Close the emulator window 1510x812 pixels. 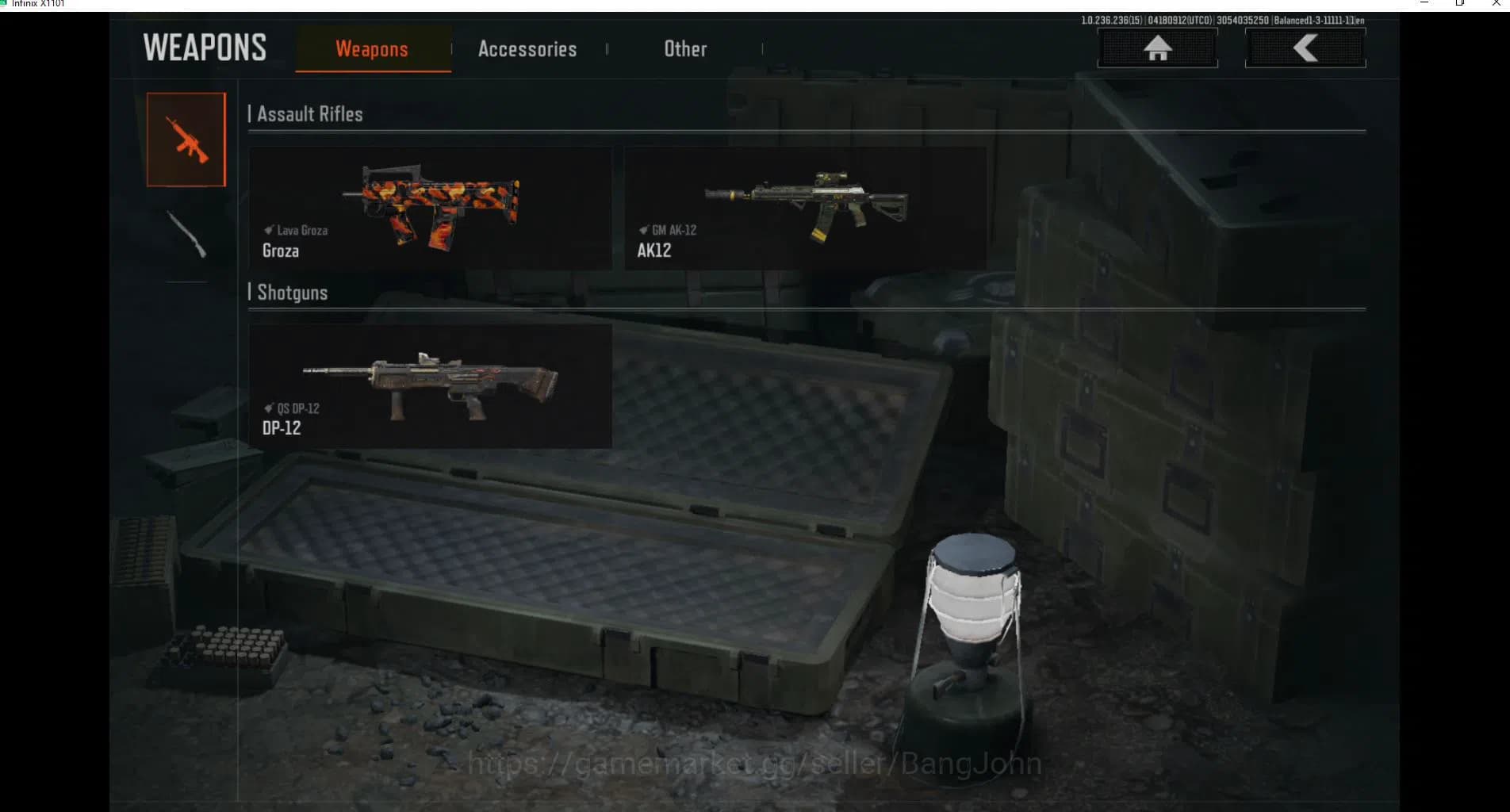click(x=1496, y=3)
